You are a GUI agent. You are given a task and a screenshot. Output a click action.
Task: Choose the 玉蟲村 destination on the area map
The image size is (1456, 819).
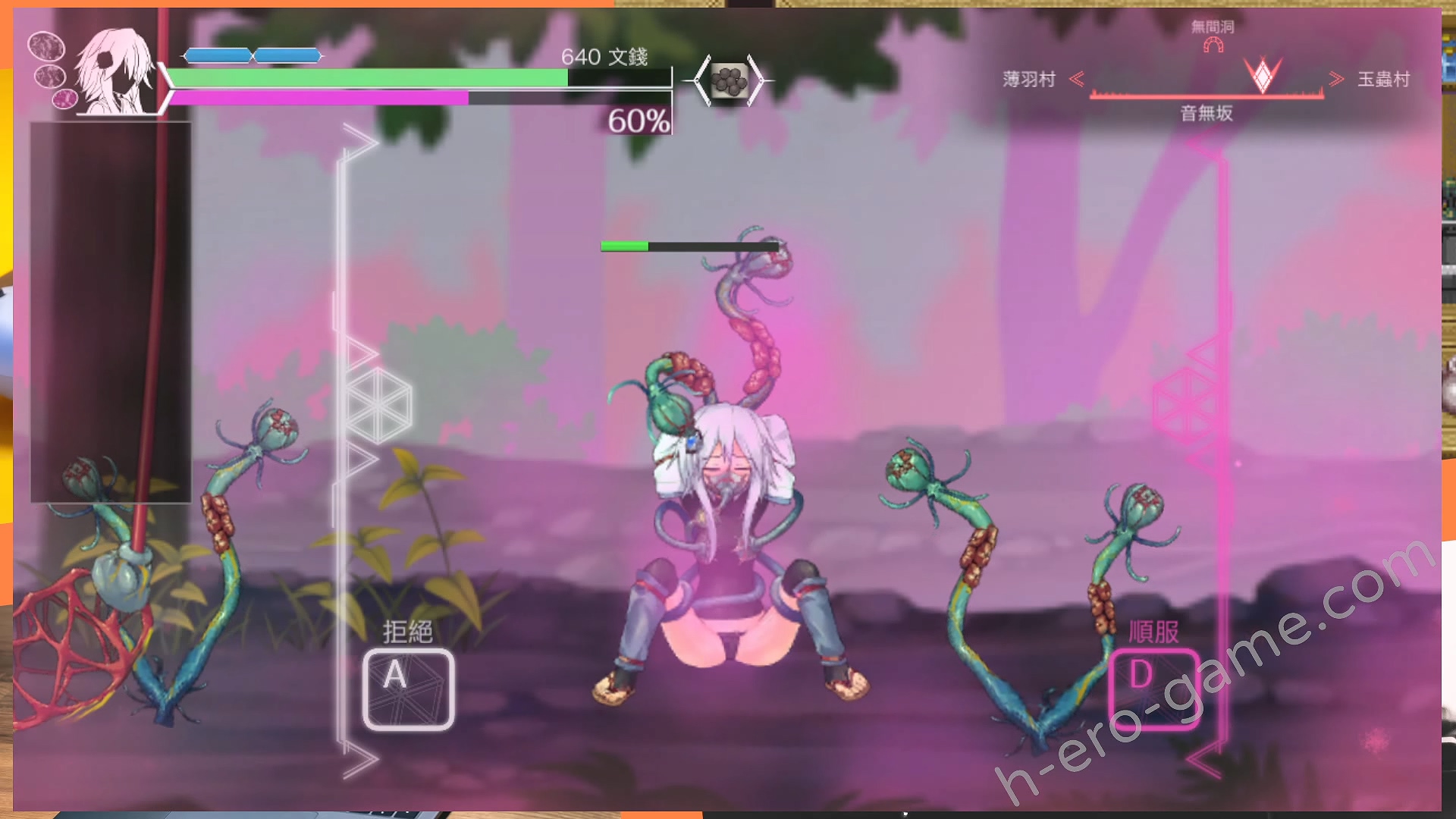[x=1383, y=79]
